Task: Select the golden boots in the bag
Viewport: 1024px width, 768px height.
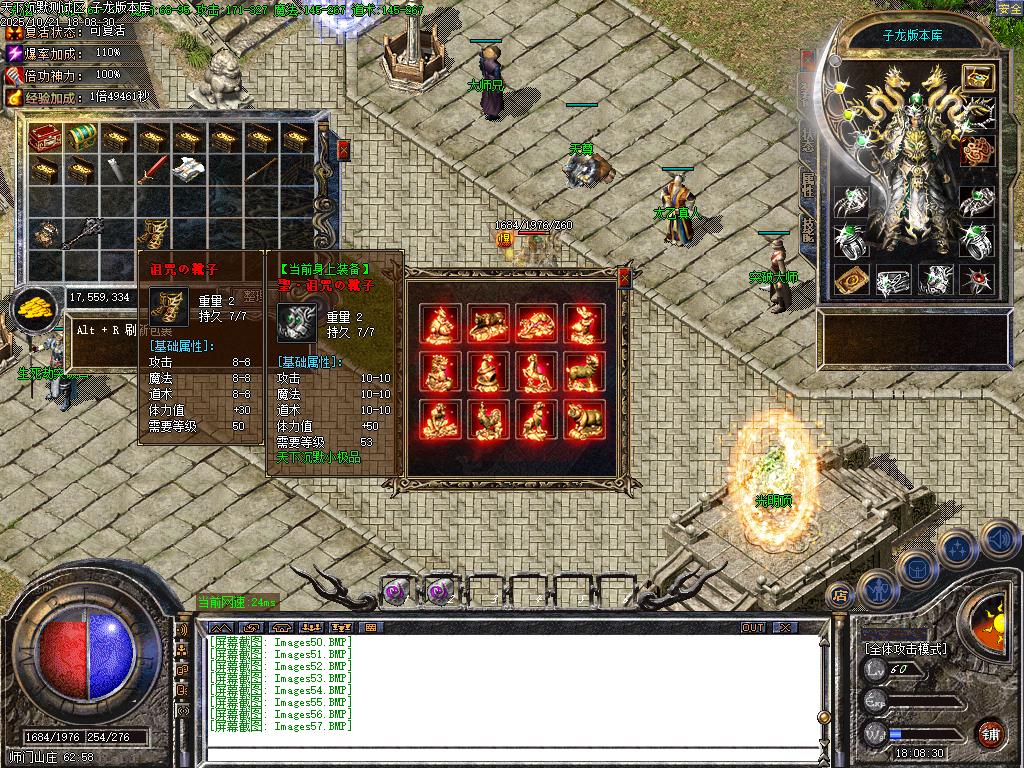Action: [151, 234]
